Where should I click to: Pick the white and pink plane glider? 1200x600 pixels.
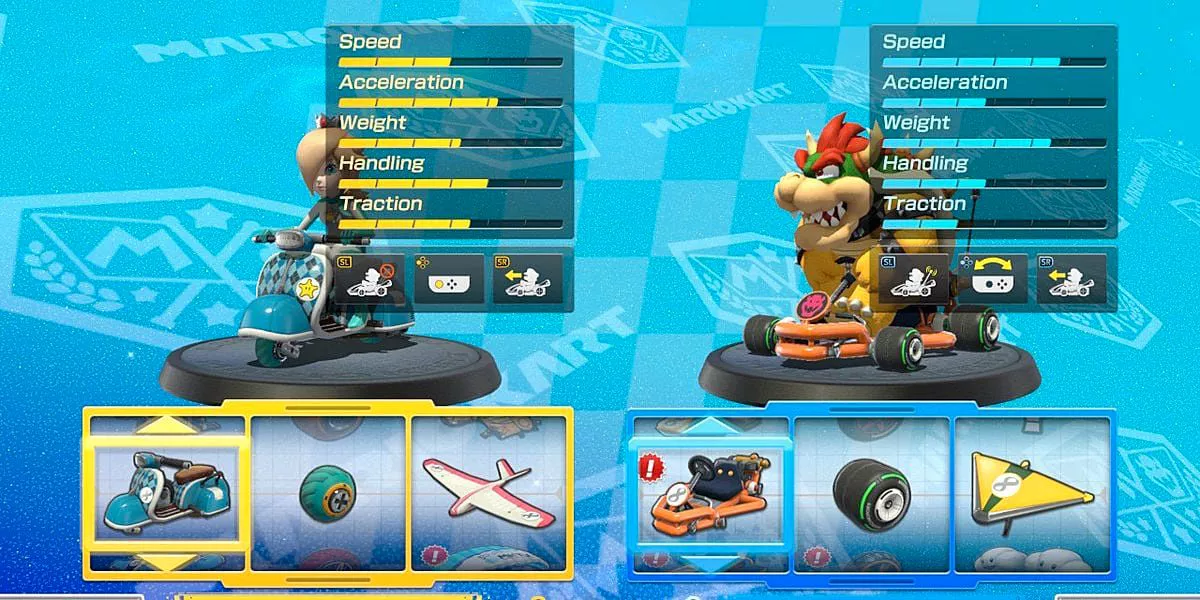tap(489, 494)
